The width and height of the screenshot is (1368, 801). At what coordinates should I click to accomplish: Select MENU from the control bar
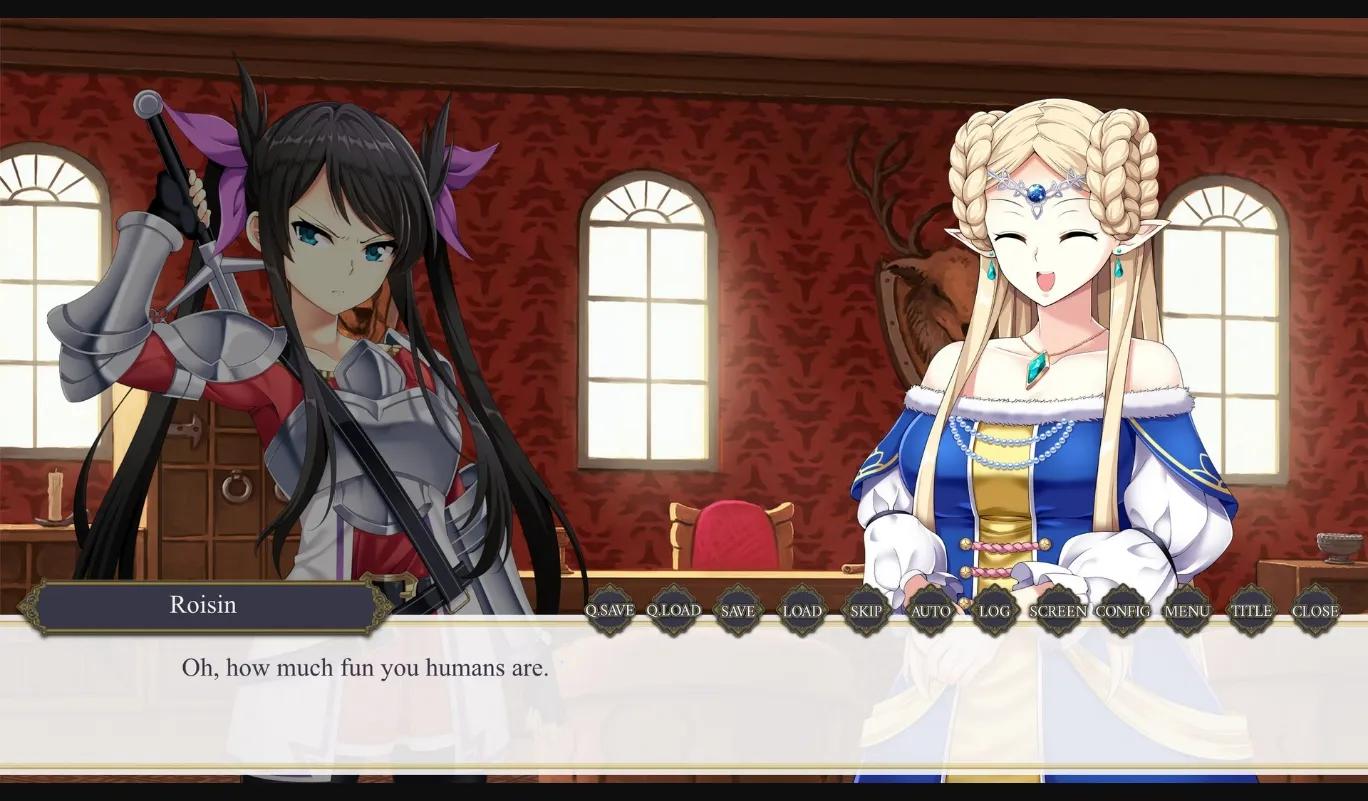pos(1188,610)
